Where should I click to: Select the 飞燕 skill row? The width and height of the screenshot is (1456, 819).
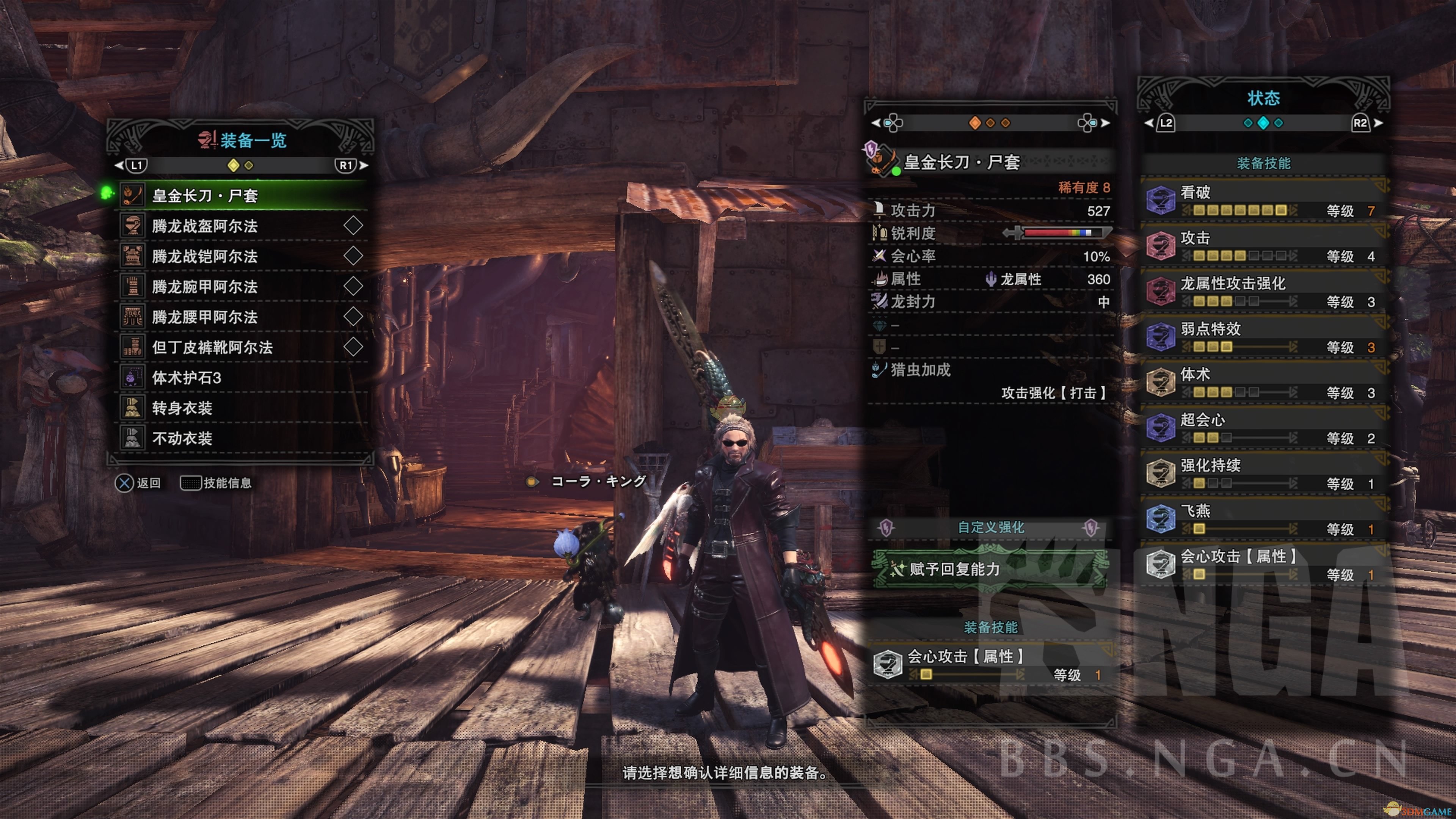coord(1264,519)
